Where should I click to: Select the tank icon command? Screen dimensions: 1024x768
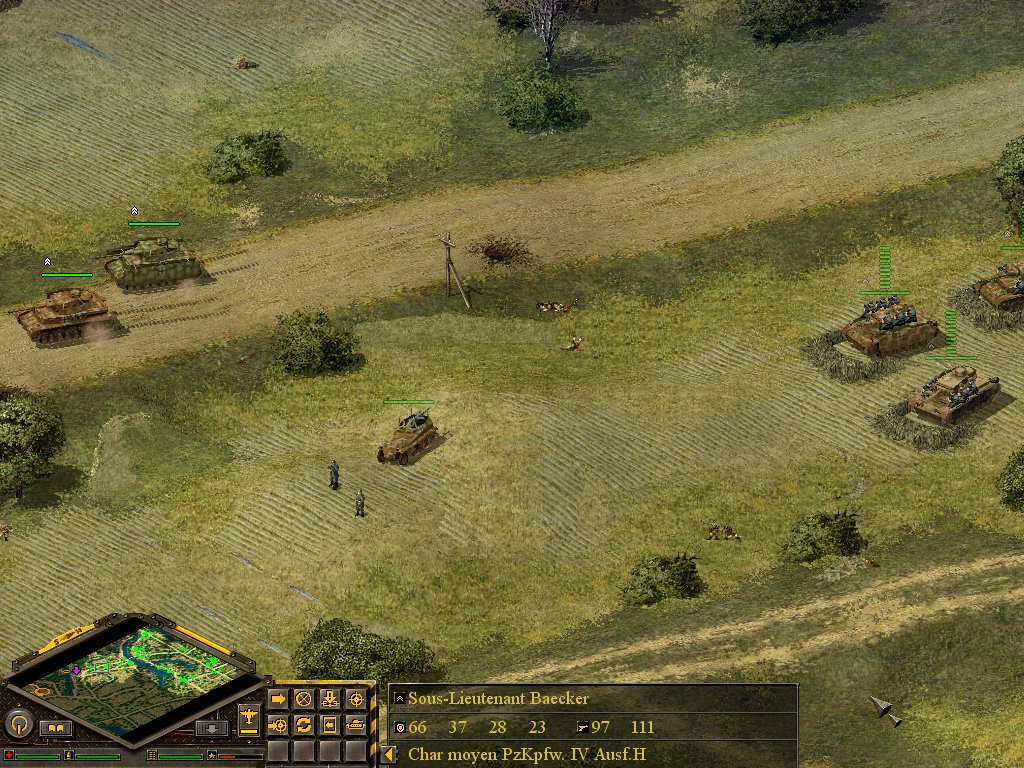click(355, 724)
